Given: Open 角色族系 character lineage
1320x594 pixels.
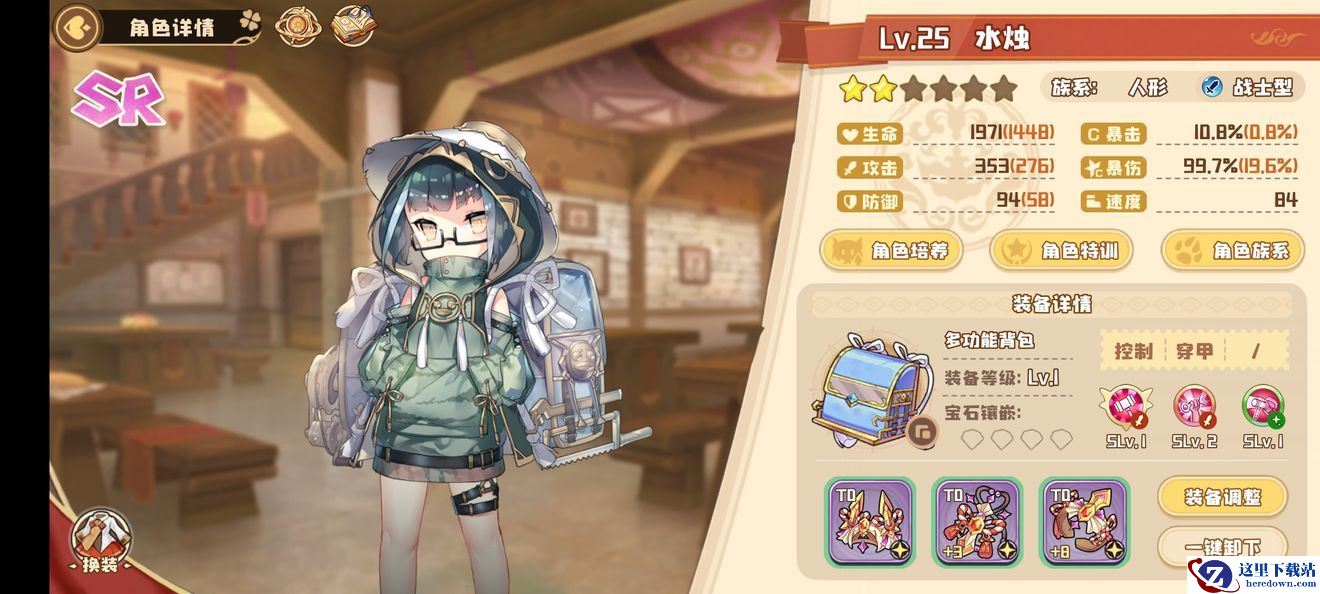Looking at the screenshot, I should point(1233,250).
